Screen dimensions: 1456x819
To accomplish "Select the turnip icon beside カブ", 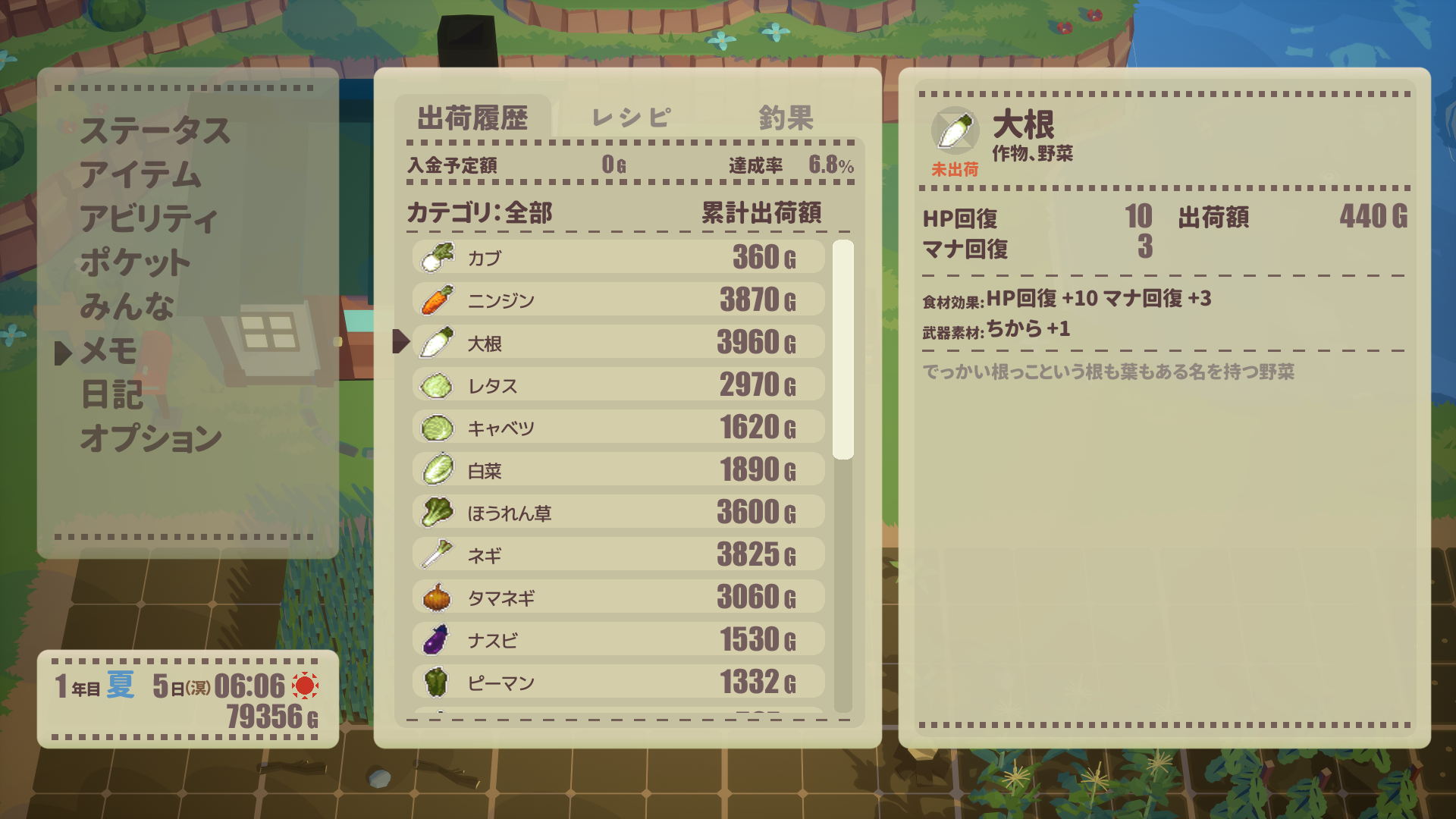I will coord(436,256).
